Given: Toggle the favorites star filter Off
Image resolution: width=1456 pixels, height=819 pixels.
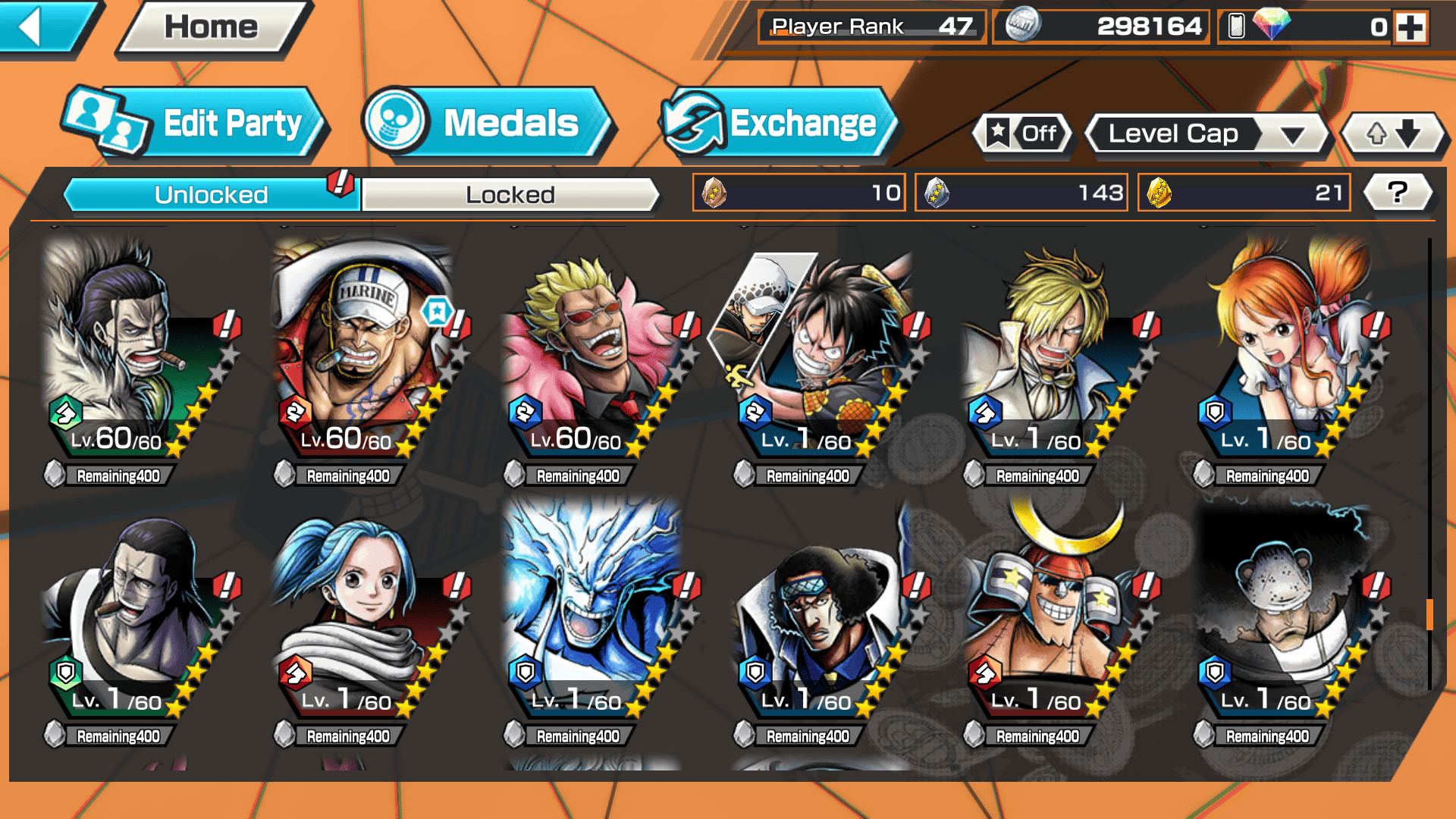Looking at the screenshot, I should [x=1023, y=134].
